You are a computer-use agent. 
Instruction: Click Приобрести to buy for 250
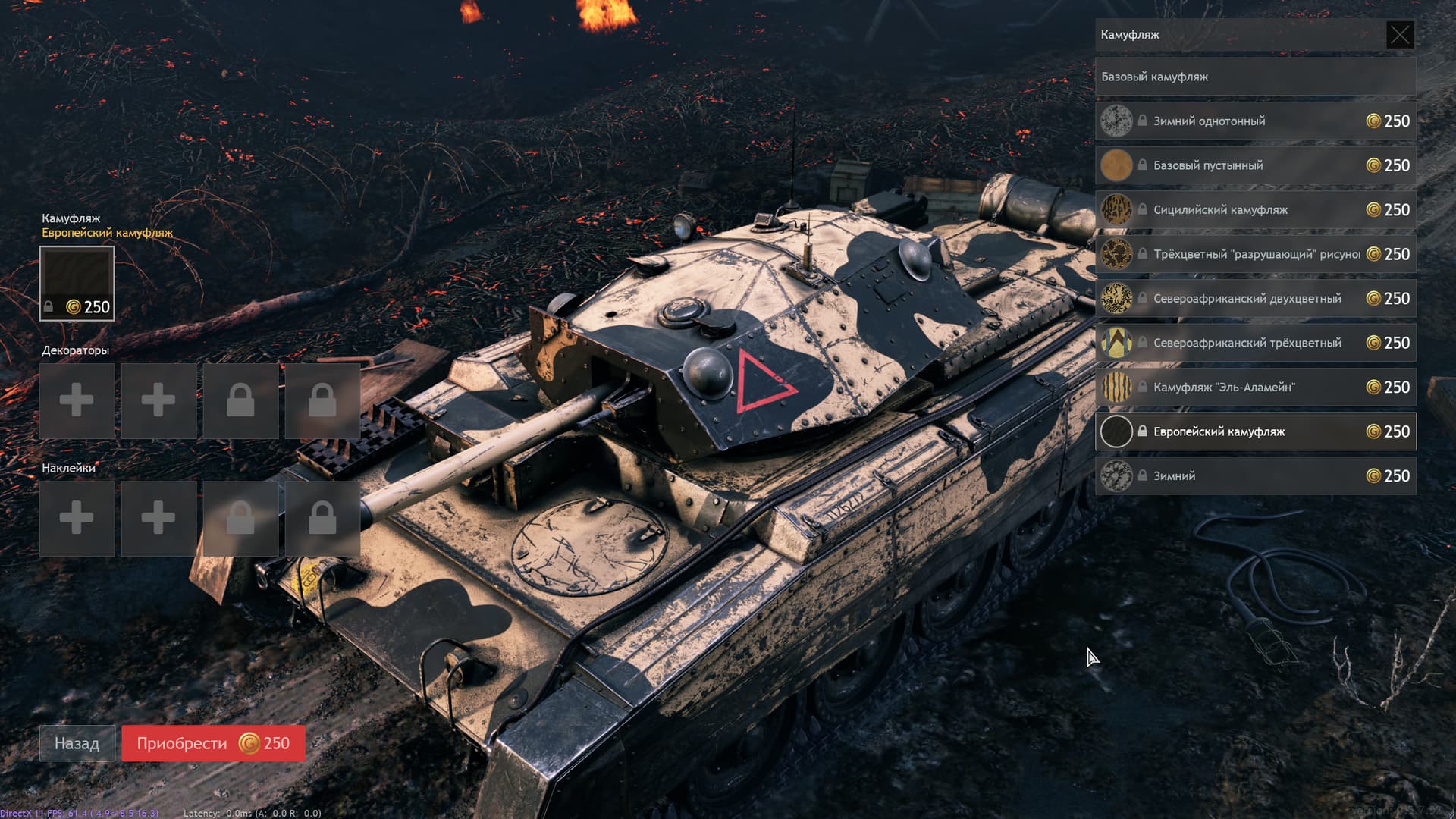213,743
